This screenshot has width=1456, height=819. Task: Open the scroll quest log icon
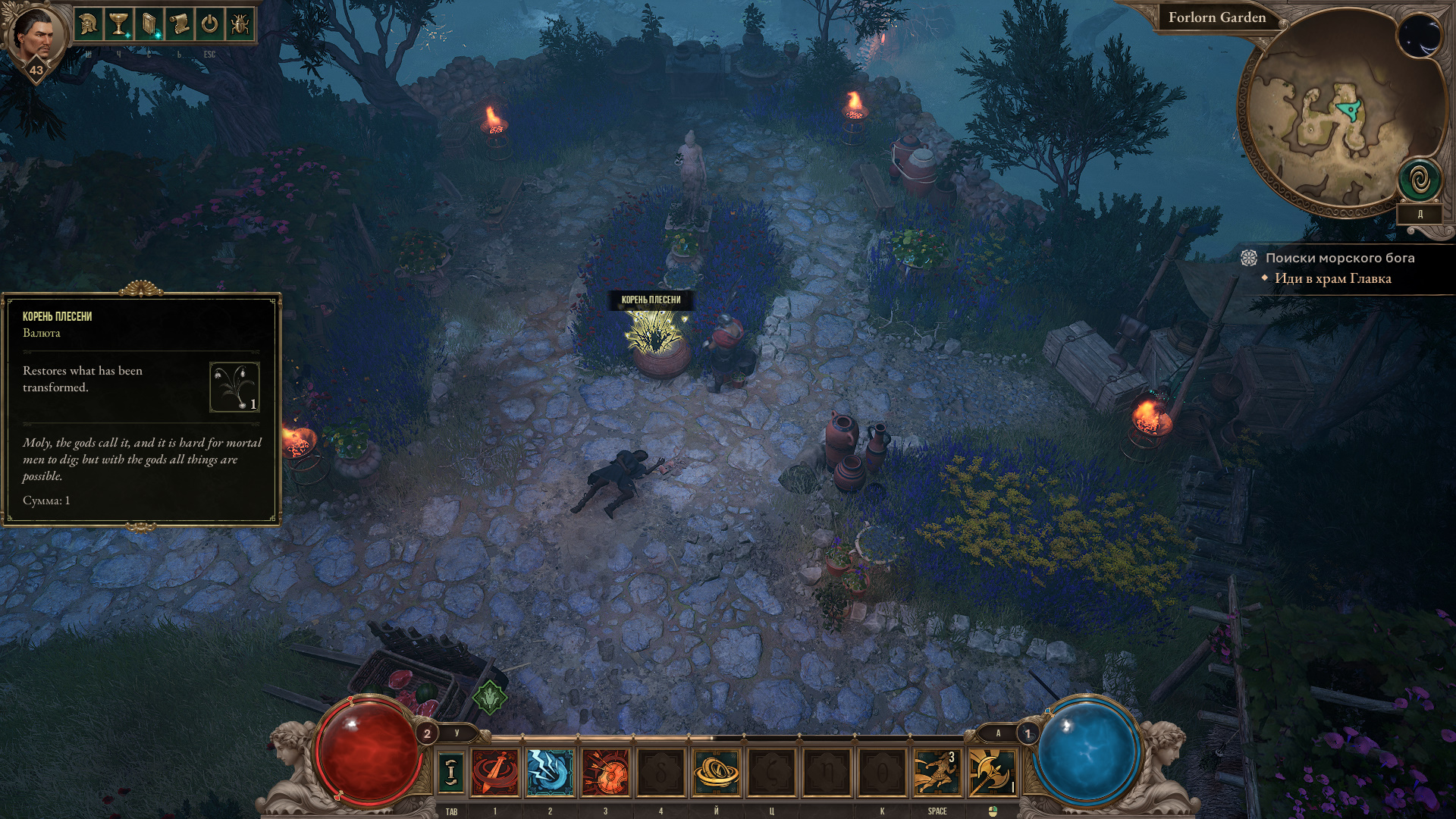pyautogui.click(x=179, y=24)
